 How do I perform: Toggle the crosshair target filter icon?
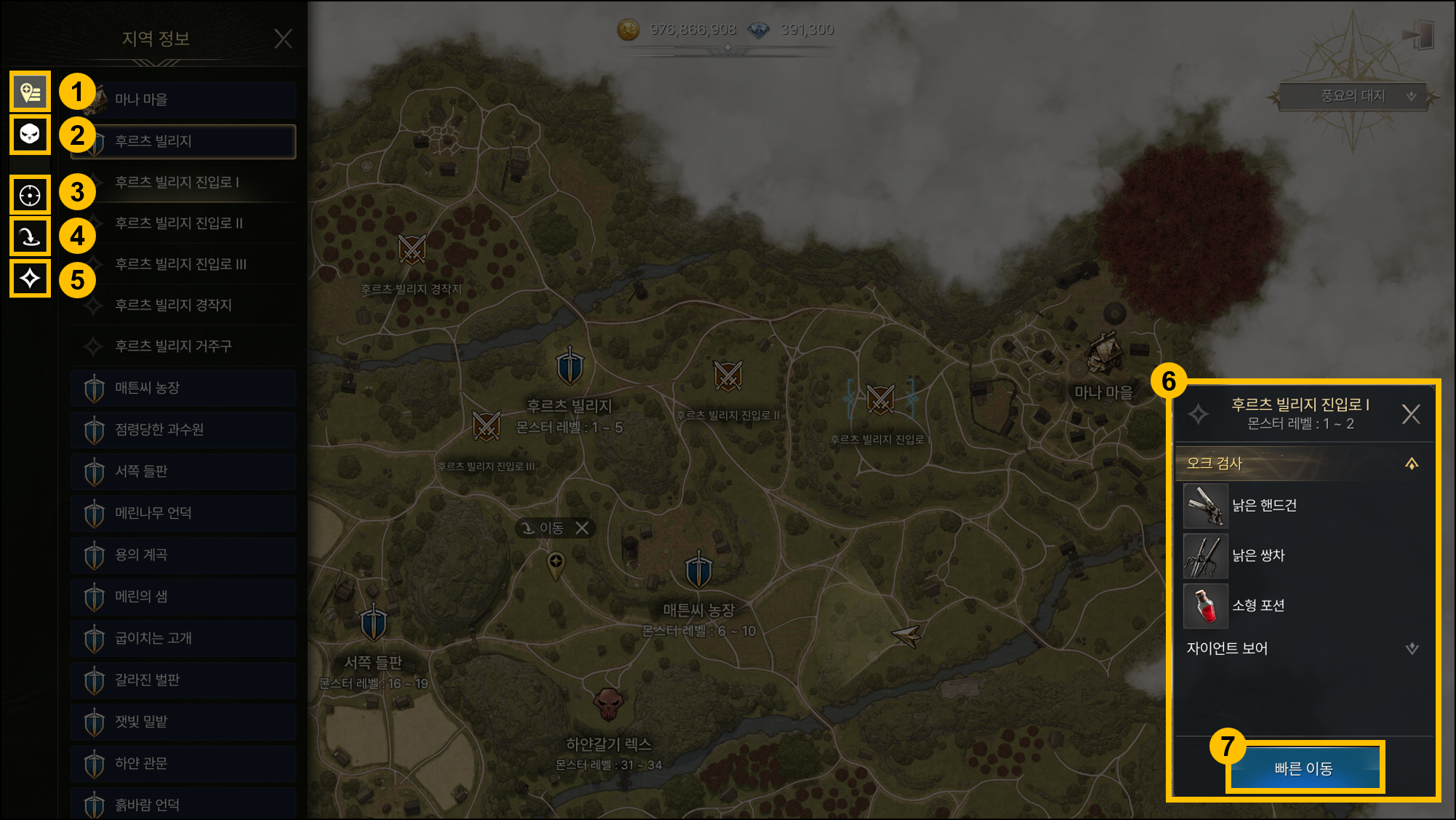[x=30, y=196]
